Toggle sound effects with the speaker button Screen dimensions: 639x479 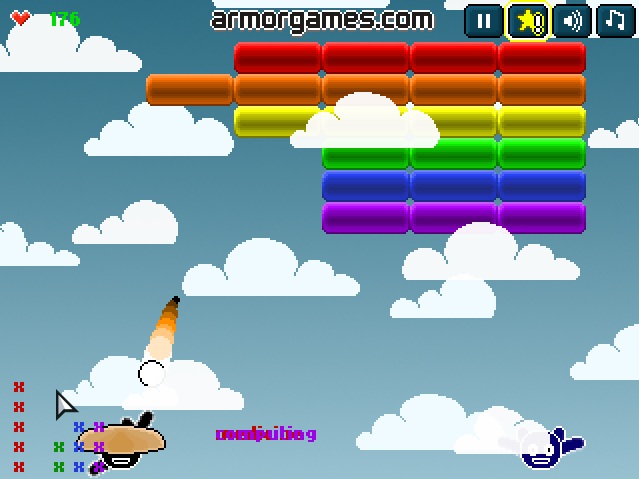572,20
